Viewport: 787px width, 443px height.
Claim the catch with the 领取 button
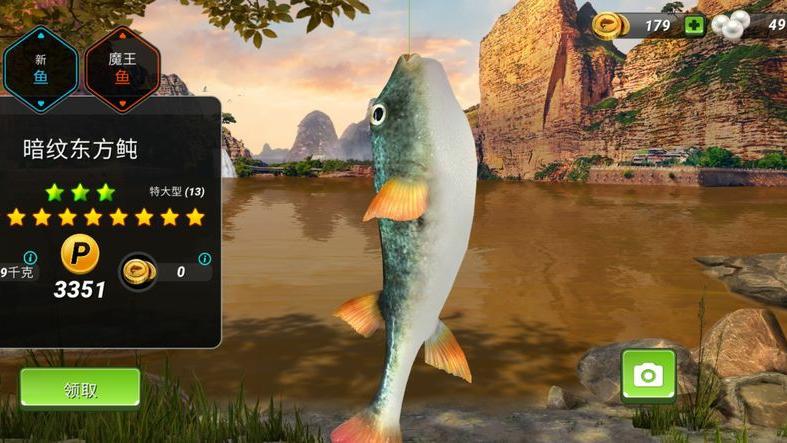click(x=80, y=389)
